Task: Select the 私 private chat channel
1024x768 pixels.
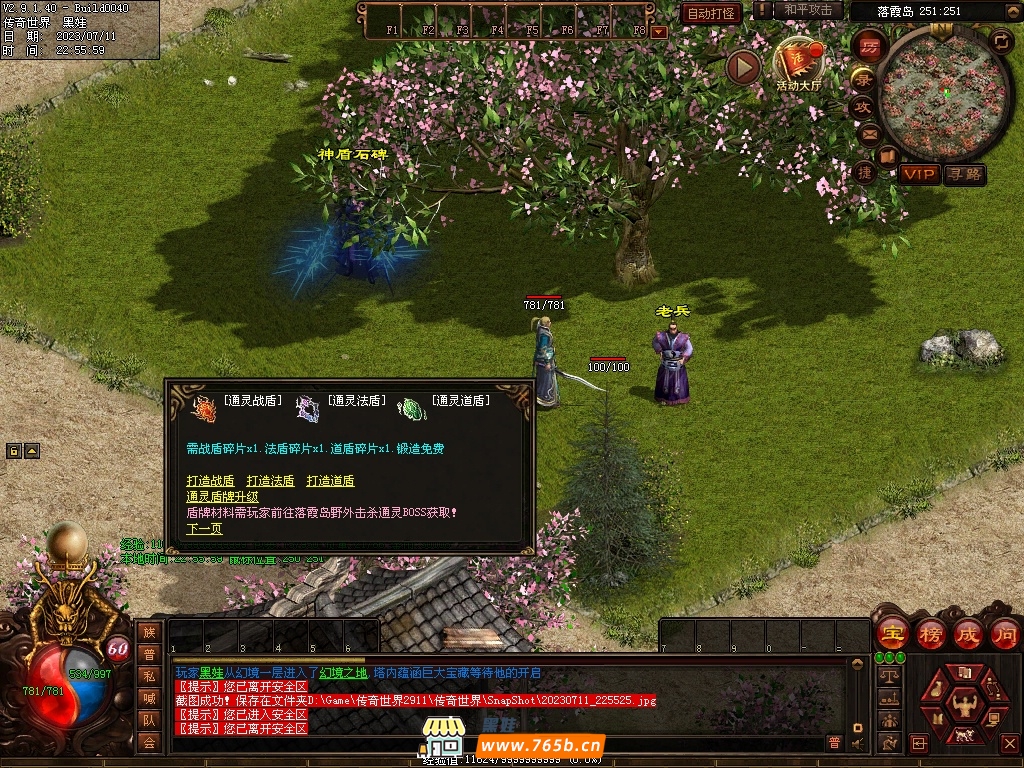Action: pyautogui.click(x=149, y=675)
